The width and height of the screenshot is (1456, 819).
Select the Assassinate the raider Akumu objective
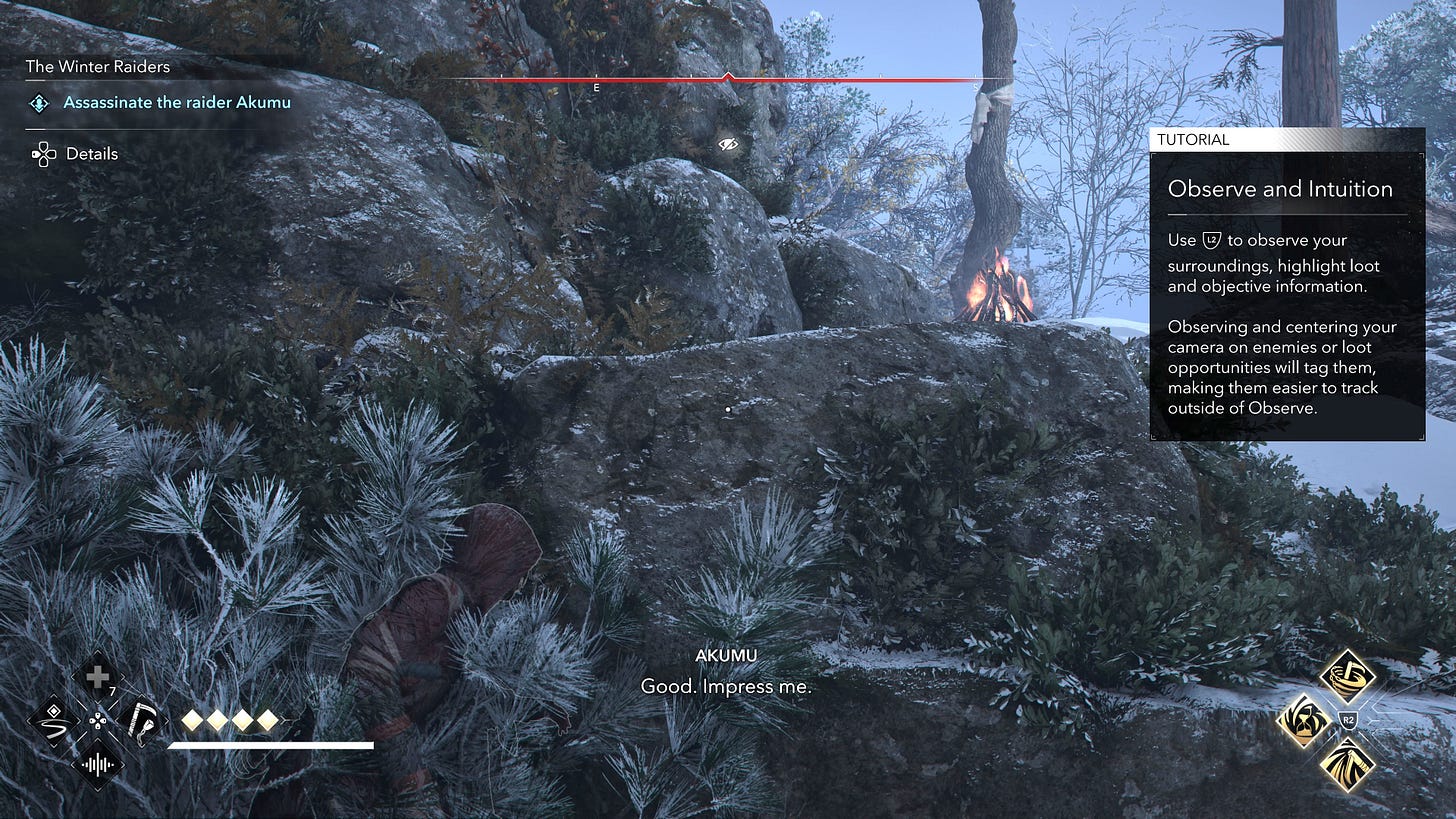(177, 102)
